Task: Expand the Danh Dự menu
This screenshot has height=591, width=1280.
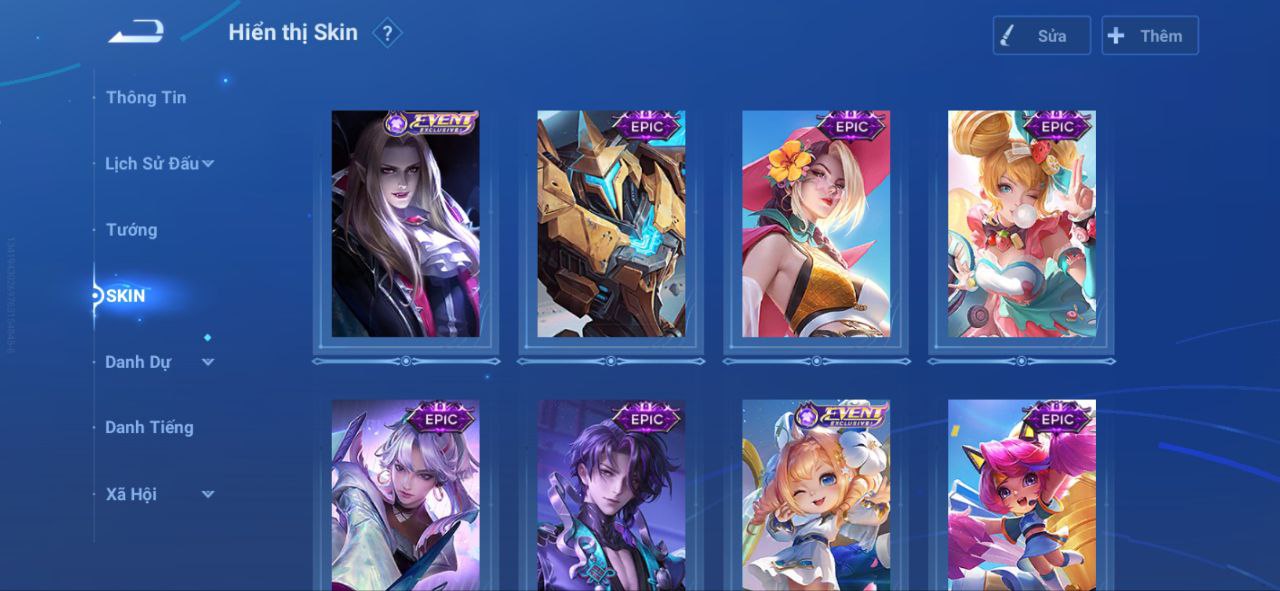Action: [x=160, y=362]
